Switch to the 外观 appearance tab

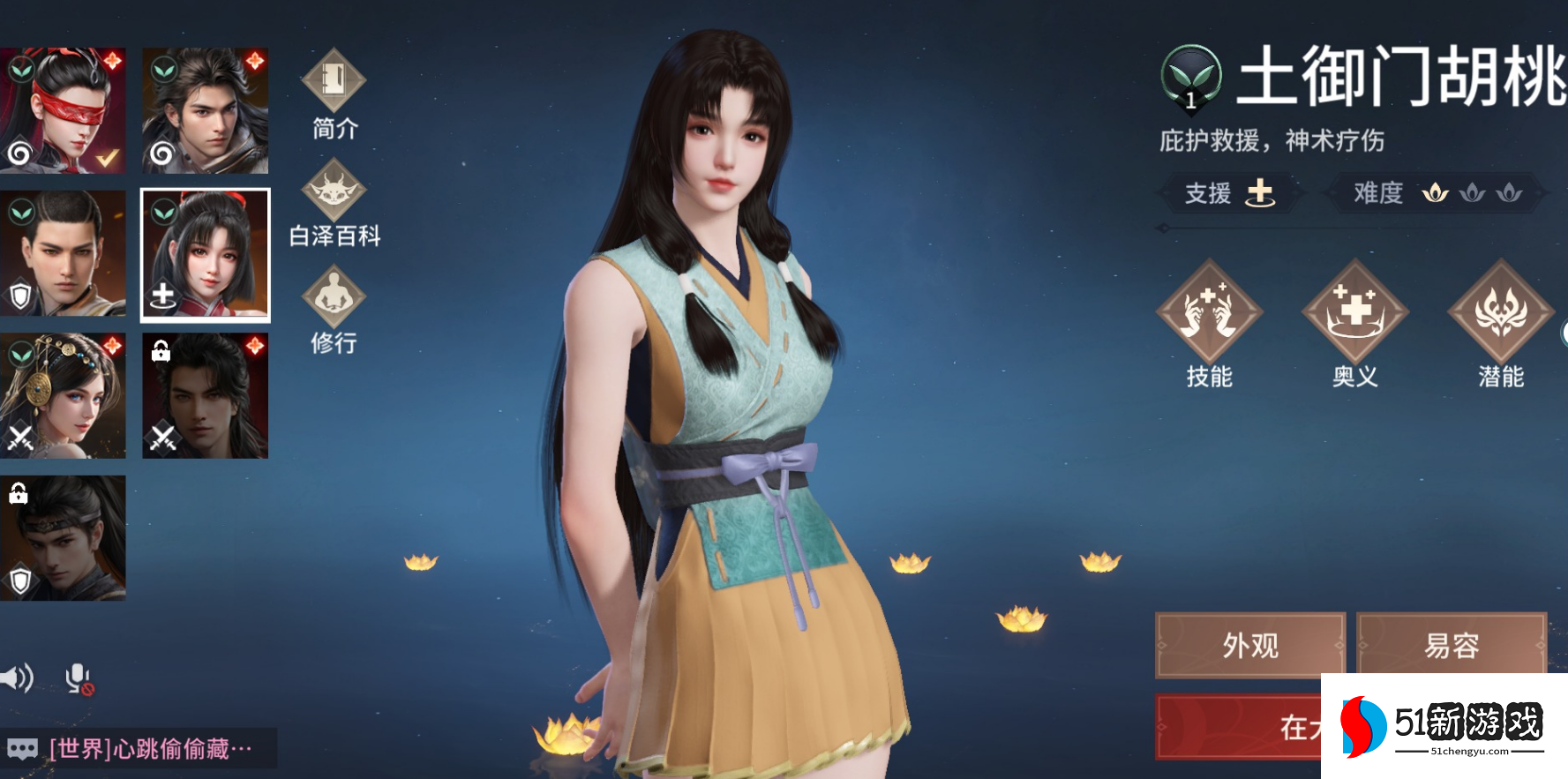(1249, 647)
